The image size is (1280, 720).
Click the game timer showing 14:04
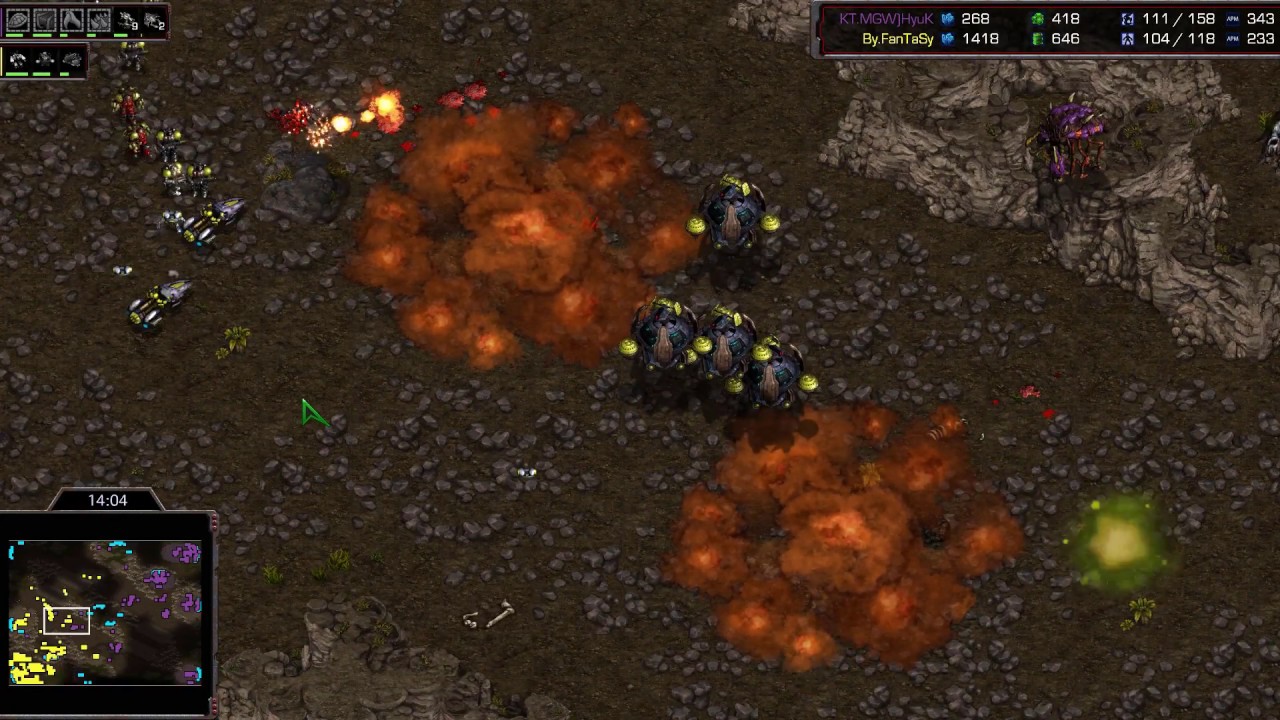[106, 500]
